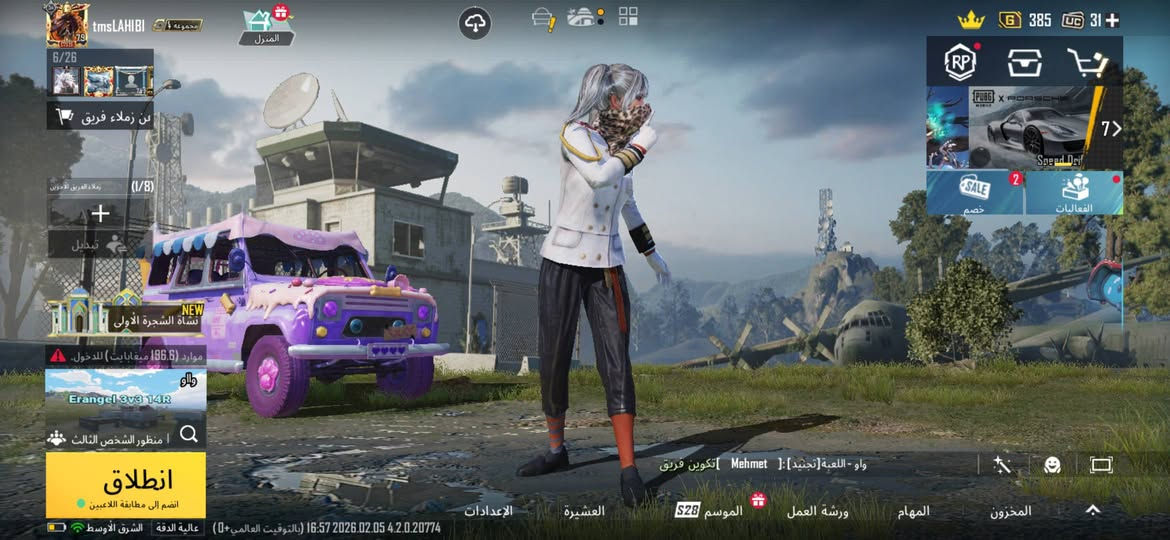The width and height of the screenshot is (1170, 540).
Task: Open the SALE خصم discount tile
Action: pos(974,192)
